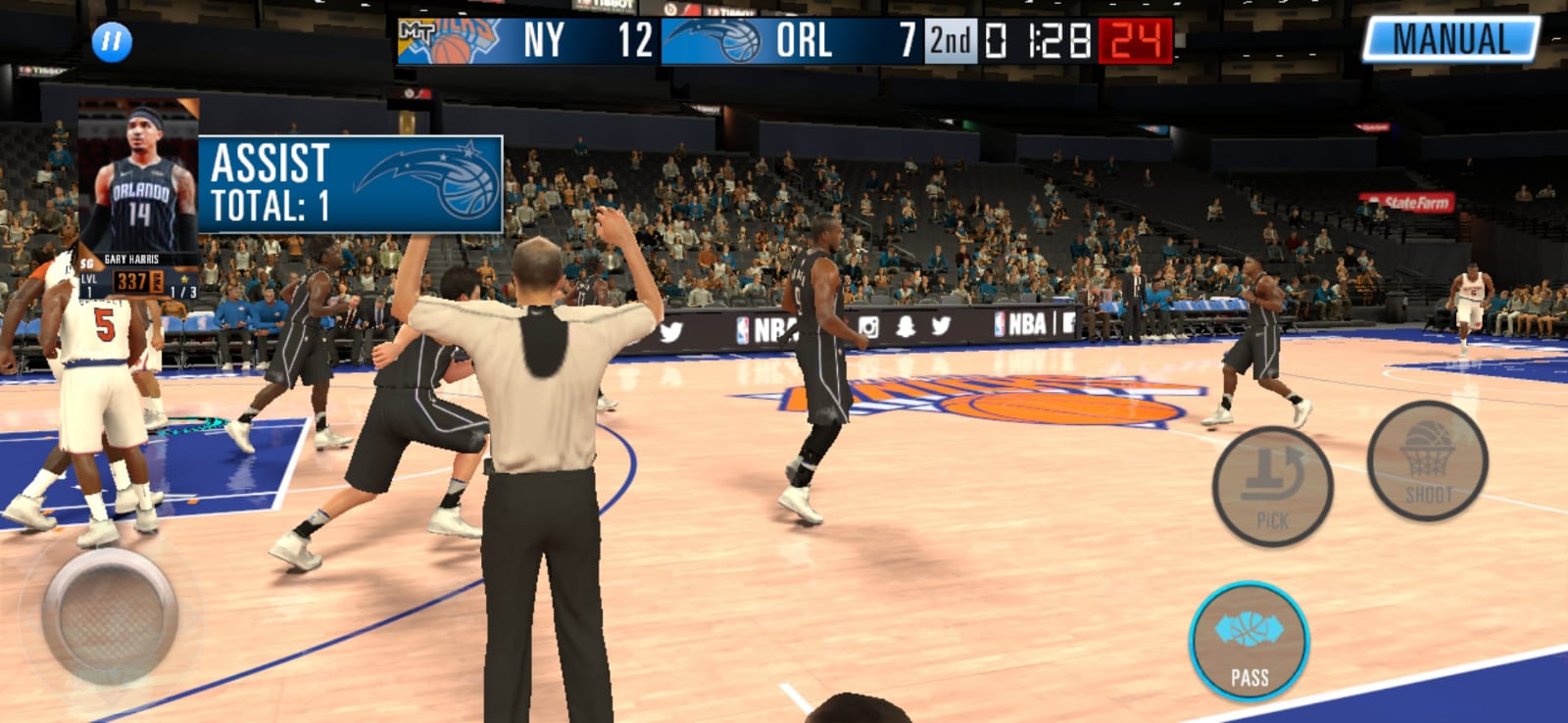Call a screen with the PICK button
The image size is (1568, 723).
click(1272, 486)
